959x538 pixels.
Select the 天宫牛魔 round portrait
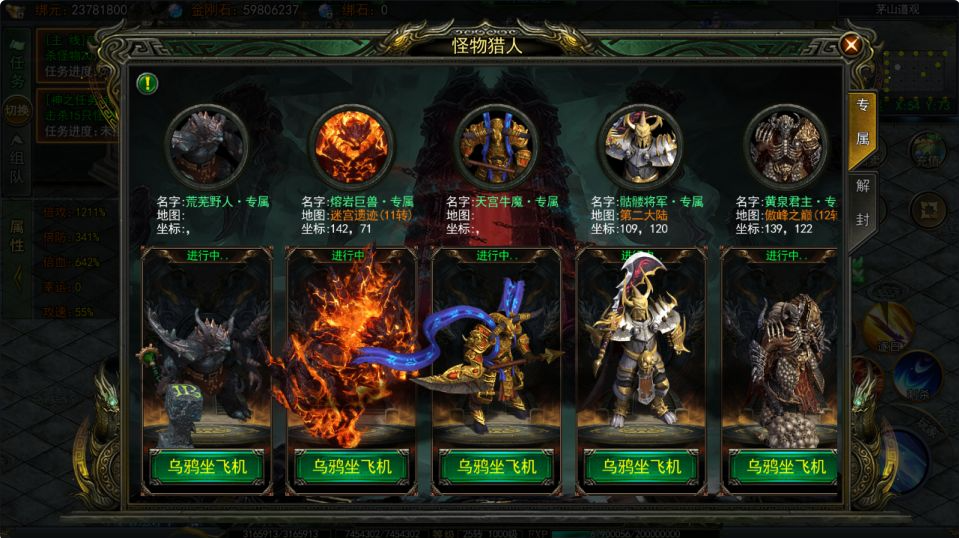[496, 144]
